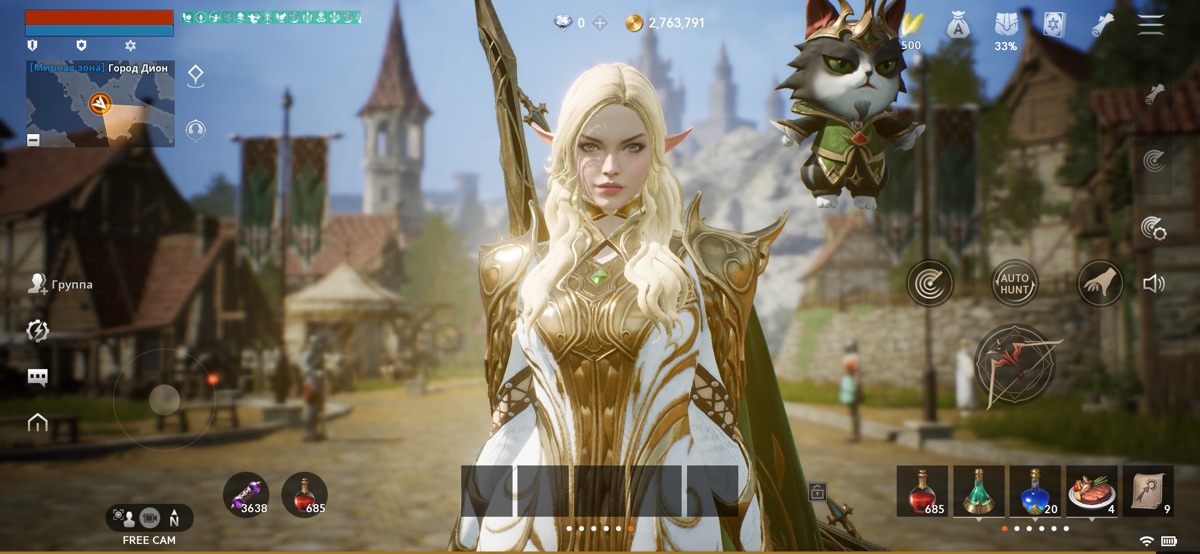Toggle the AUTO HUNT button
Image resolution: width=1200 pixels, height=554 pixels.
pyautogui.click(x=1014, y=283)
